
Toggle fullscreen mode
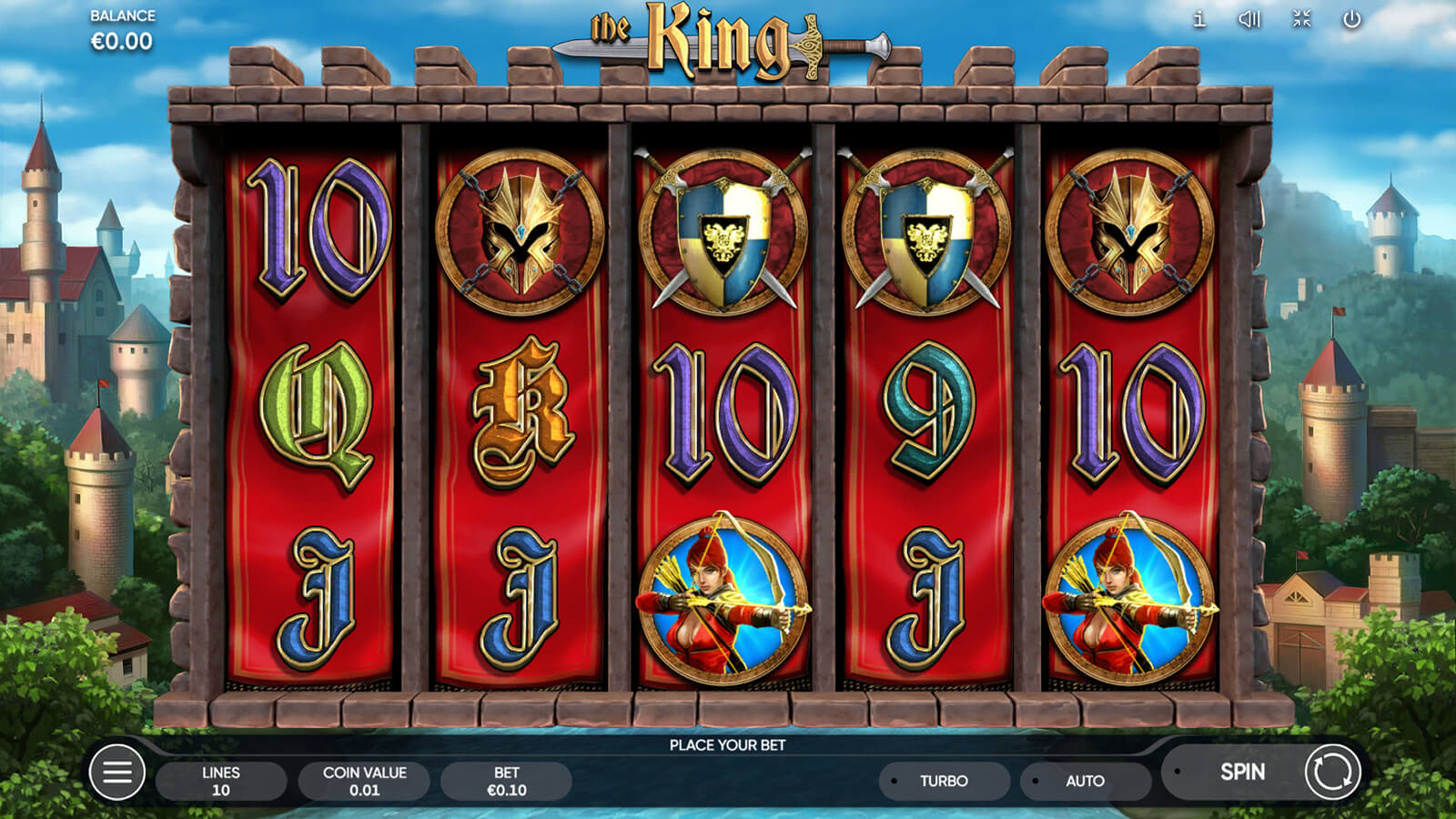tap(1301, 19)
